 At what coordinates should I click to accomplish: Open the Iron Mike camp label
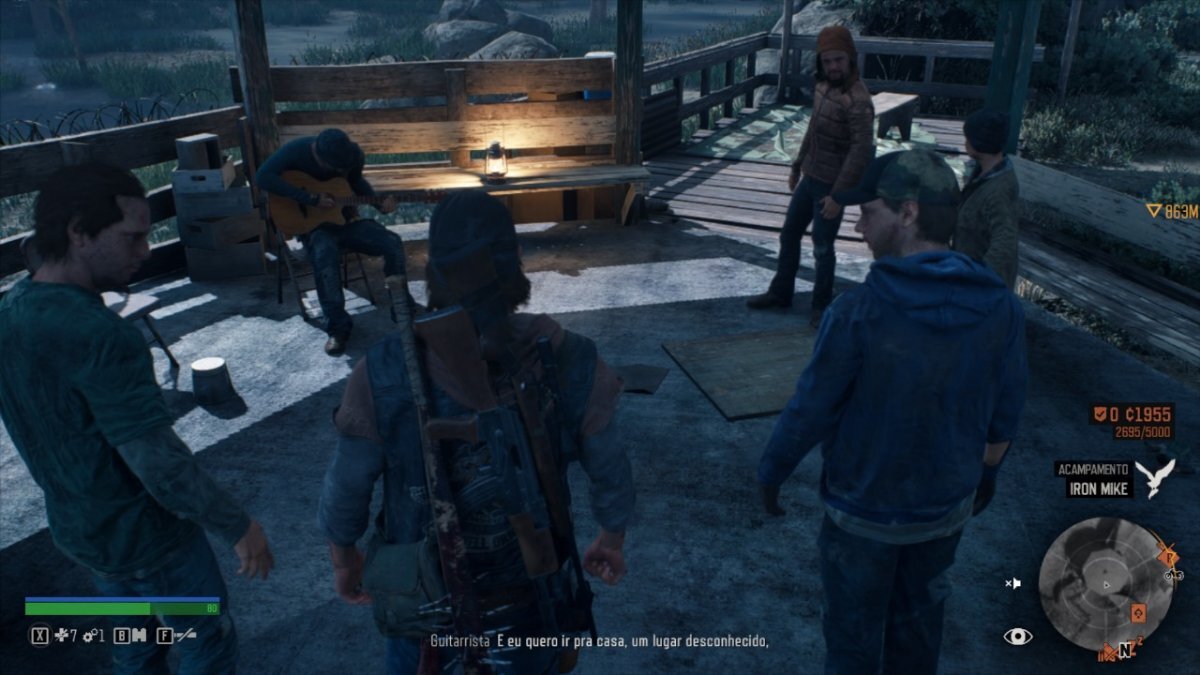(x=1097, y=488)
